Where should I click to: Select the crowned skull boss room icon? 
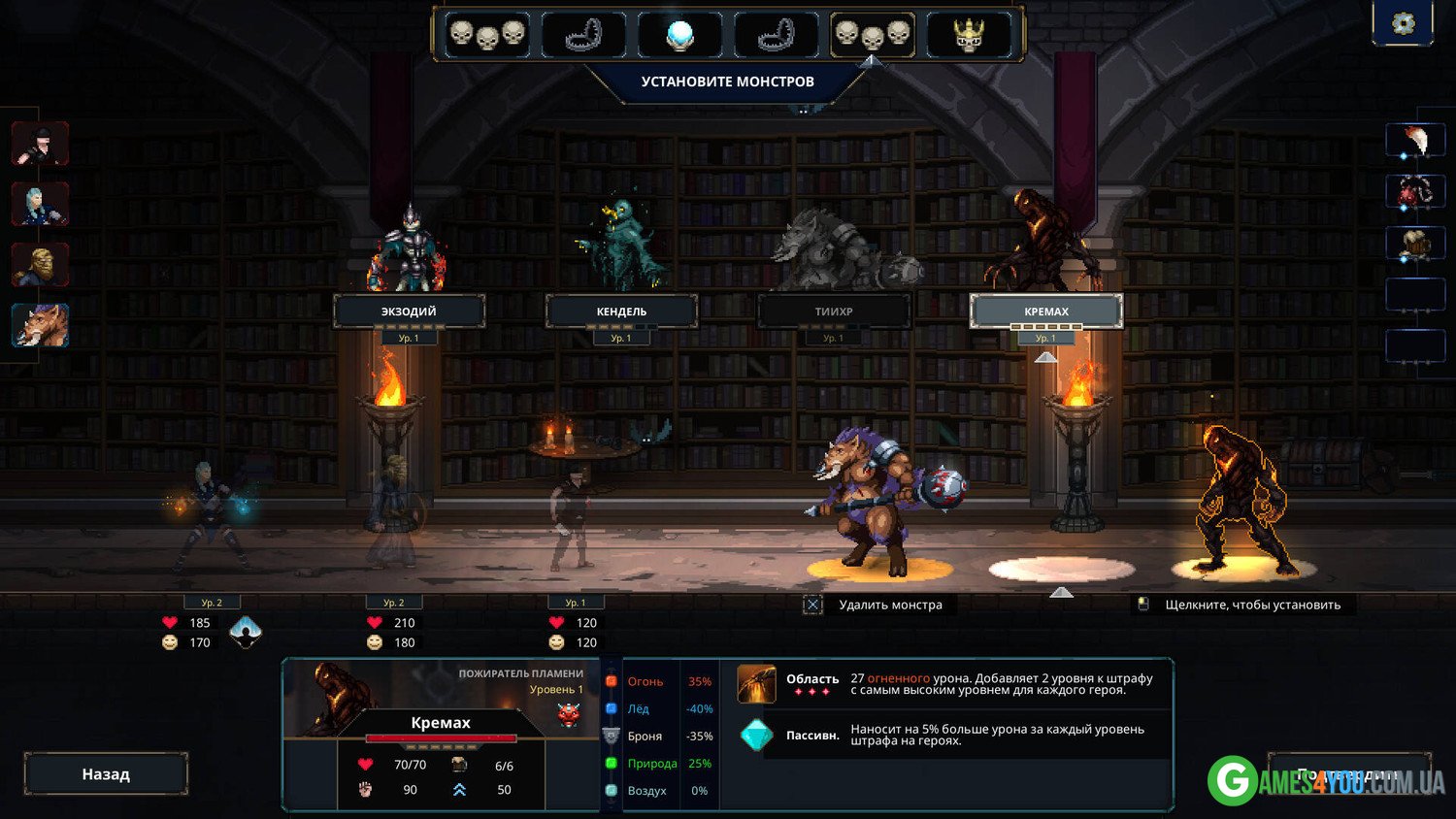[969, 35]
